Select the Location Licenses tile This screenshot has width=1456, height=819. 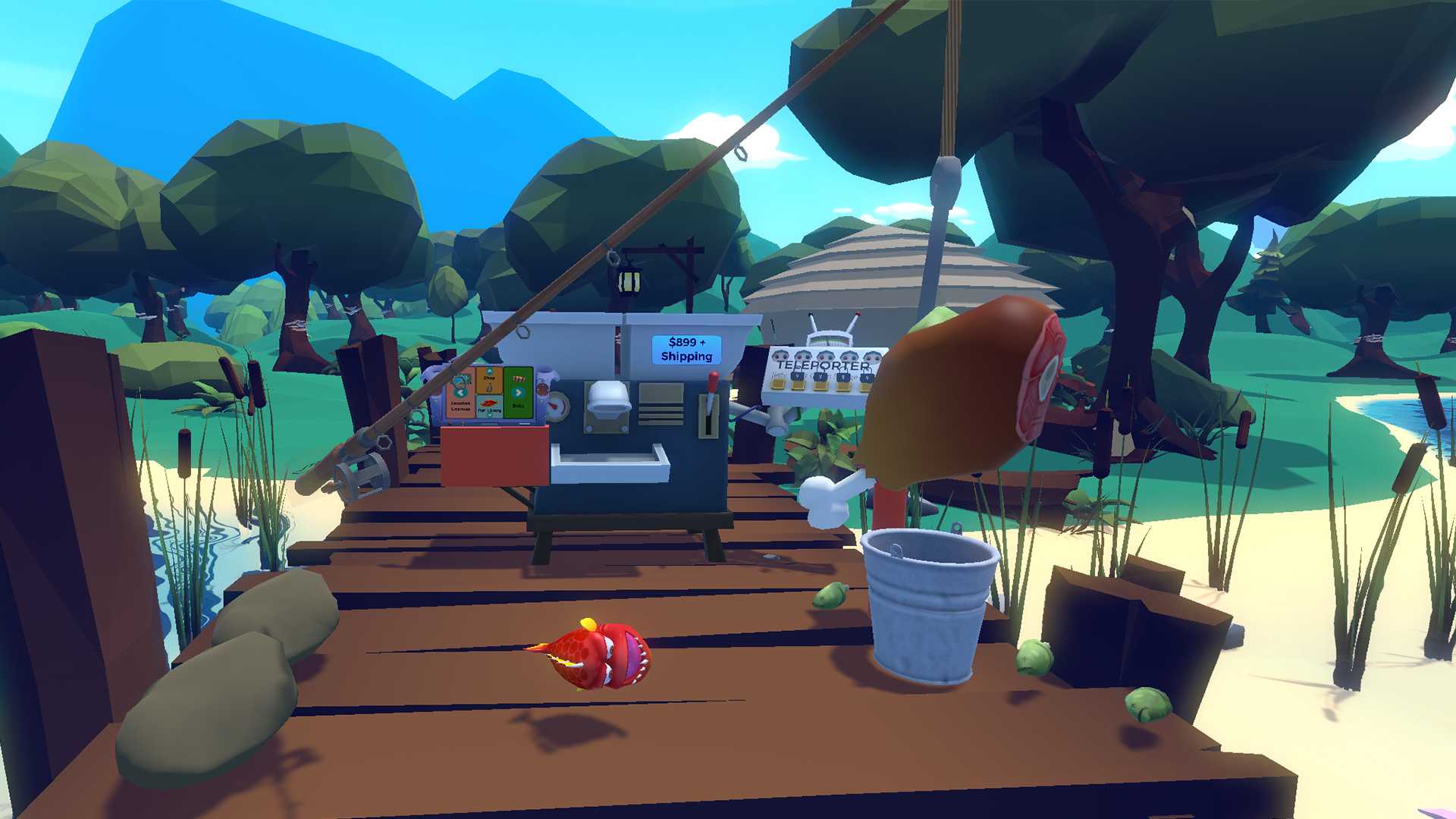point(460,404)
